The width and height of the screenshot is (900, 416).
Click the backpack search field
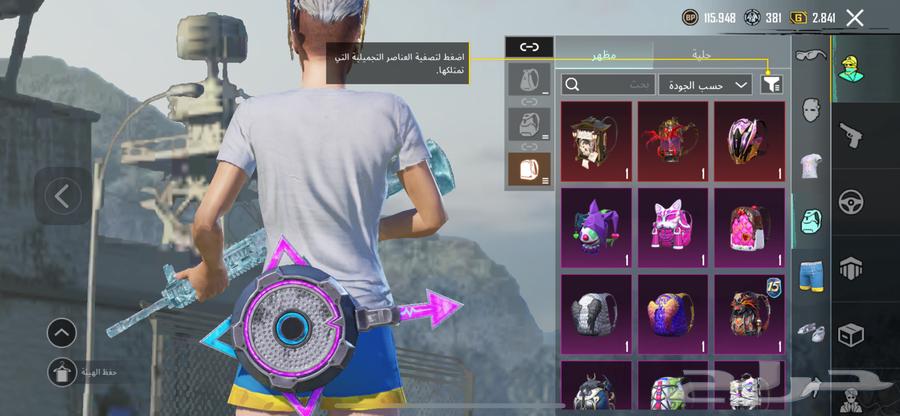605,86
